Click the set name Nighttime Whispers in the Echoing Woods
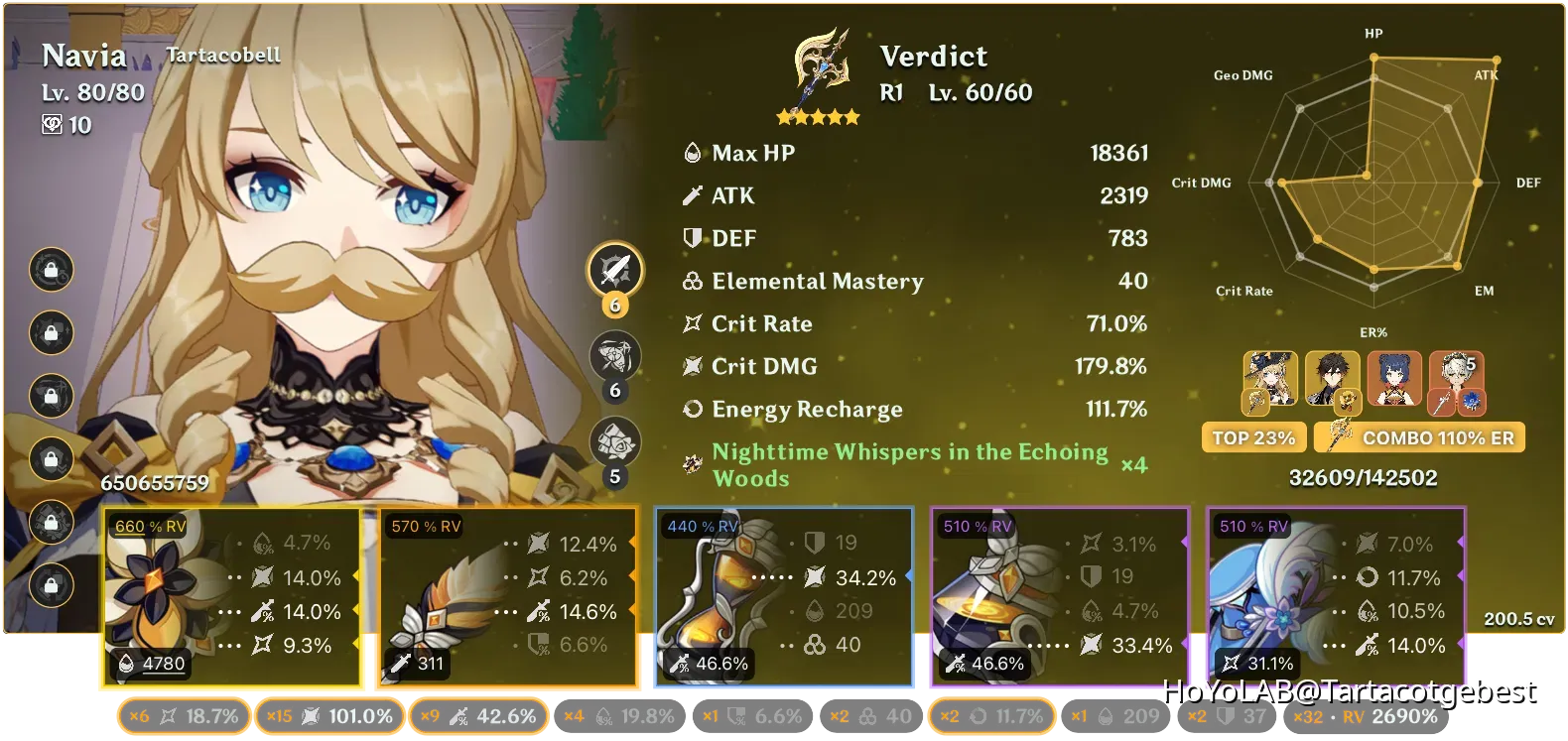Image resolution: width=1568 pixels, height=741 pixels. [x=908, y=464]
